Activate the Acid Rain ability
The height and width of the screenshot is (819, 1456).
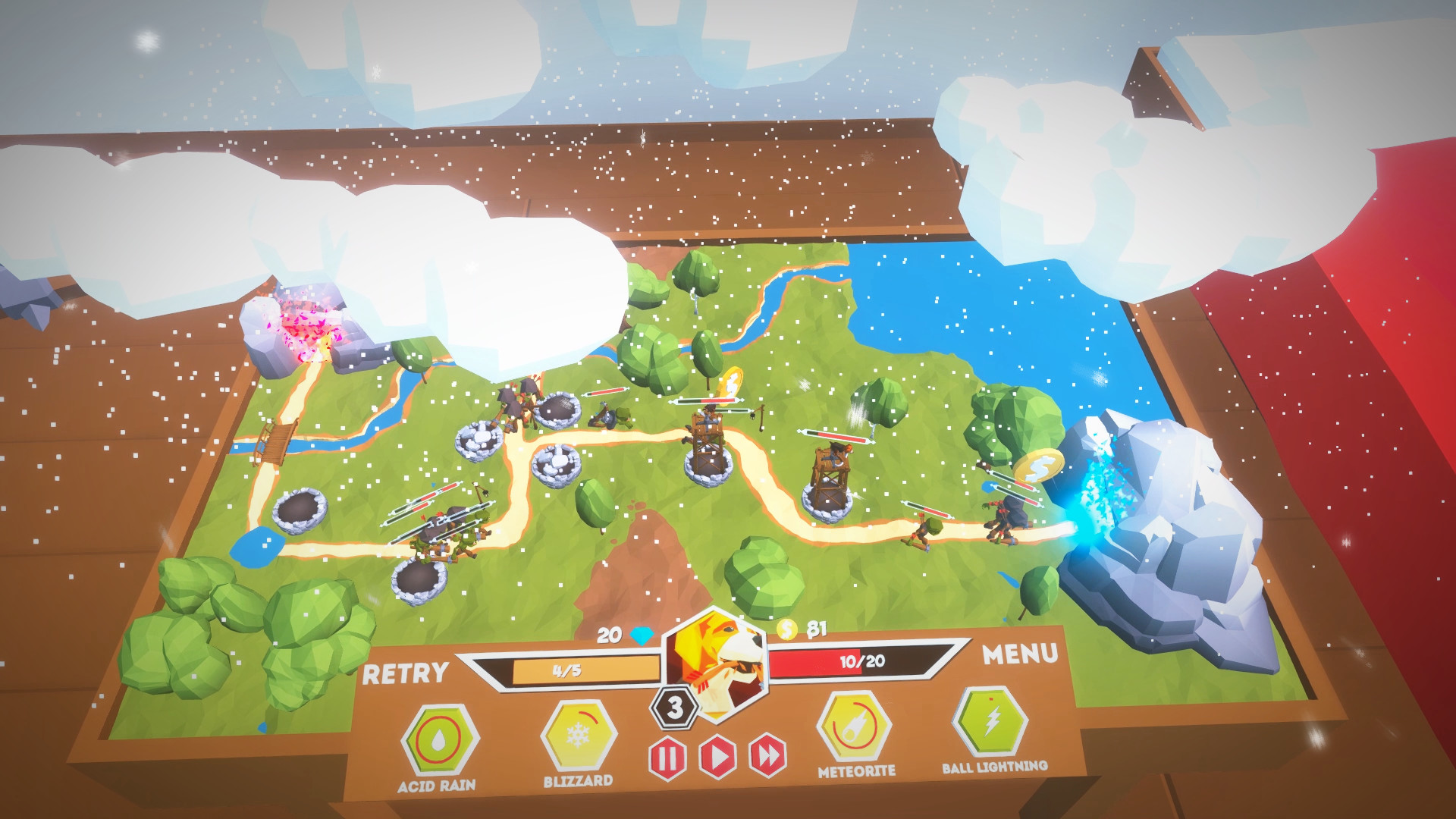439,742
